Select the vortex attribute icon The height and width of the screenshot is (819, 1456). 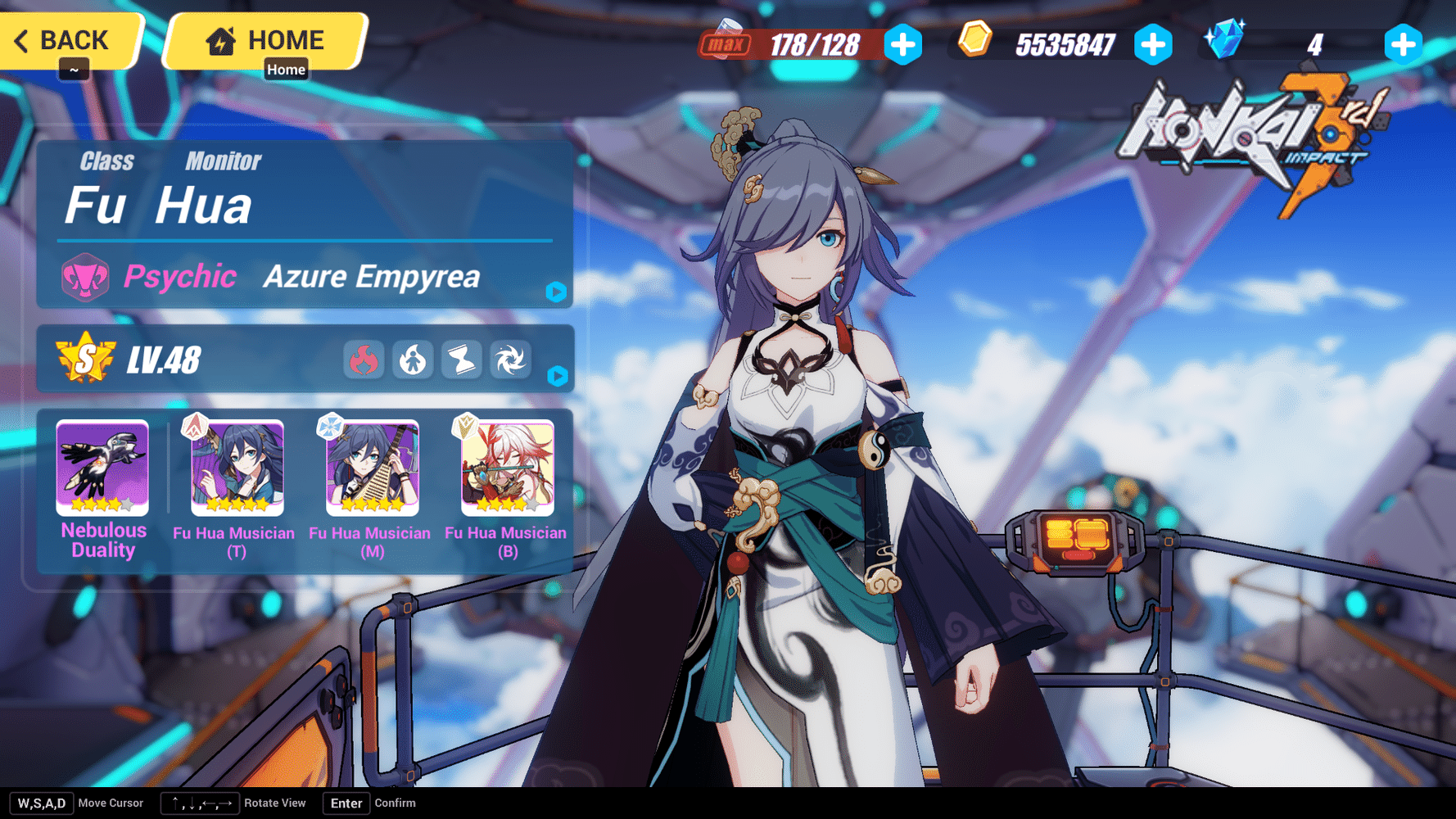pos(511,359)
